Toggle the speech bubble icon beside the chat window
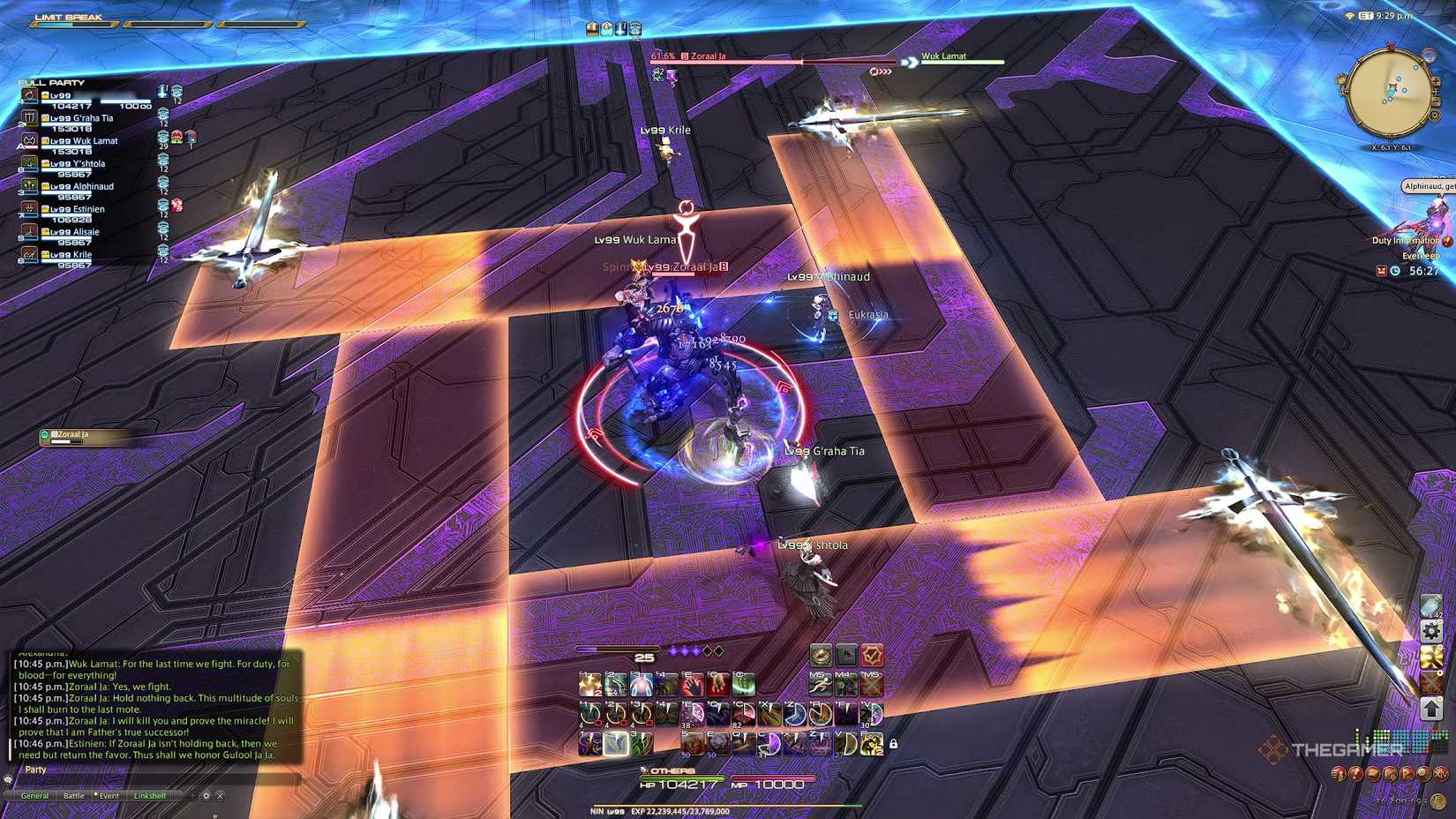This screenshot has height=819, width=1456. (9, 780)
